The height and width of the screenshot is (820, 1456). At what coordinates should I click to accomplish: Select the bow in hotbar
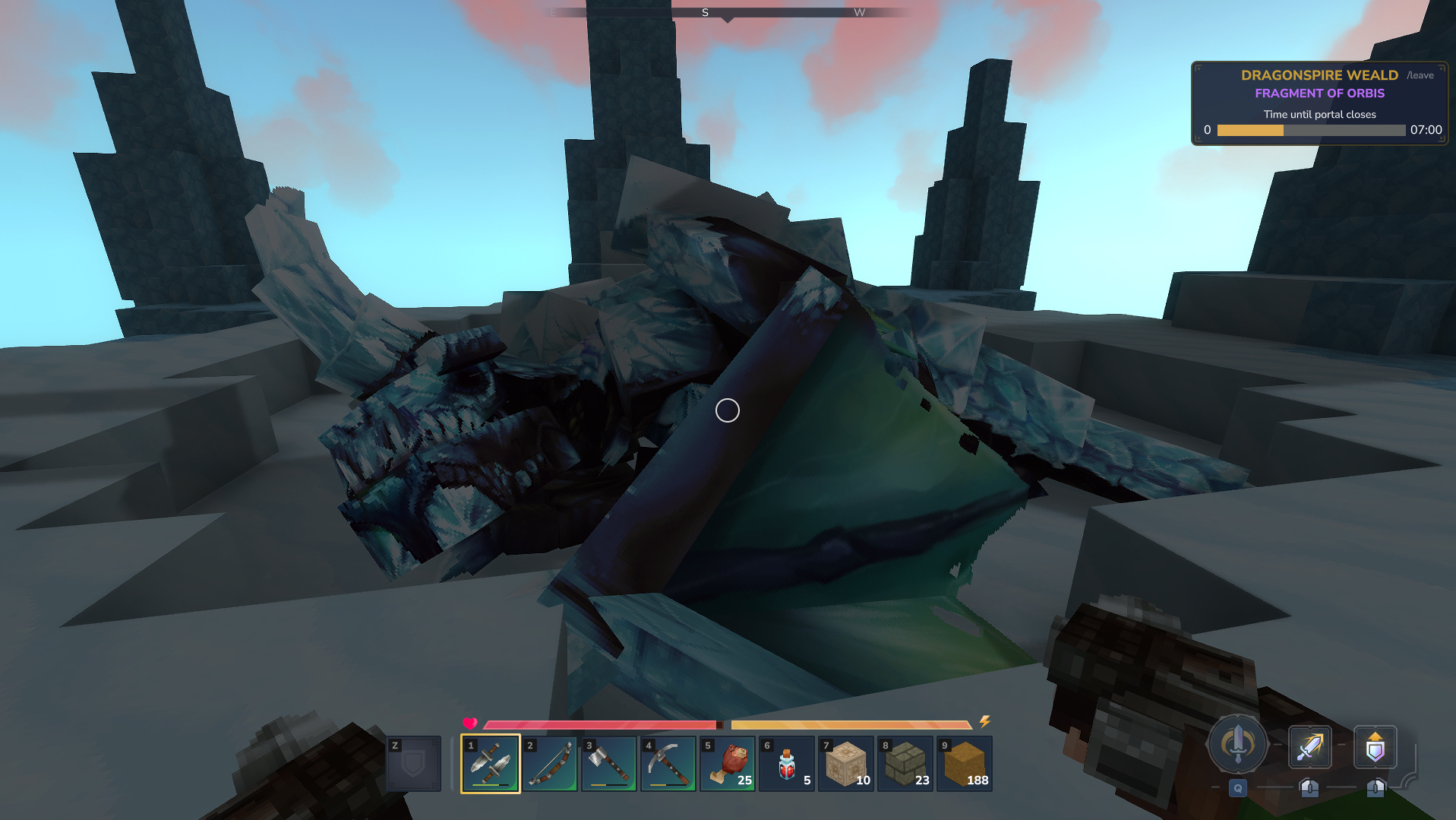point(549,763)
